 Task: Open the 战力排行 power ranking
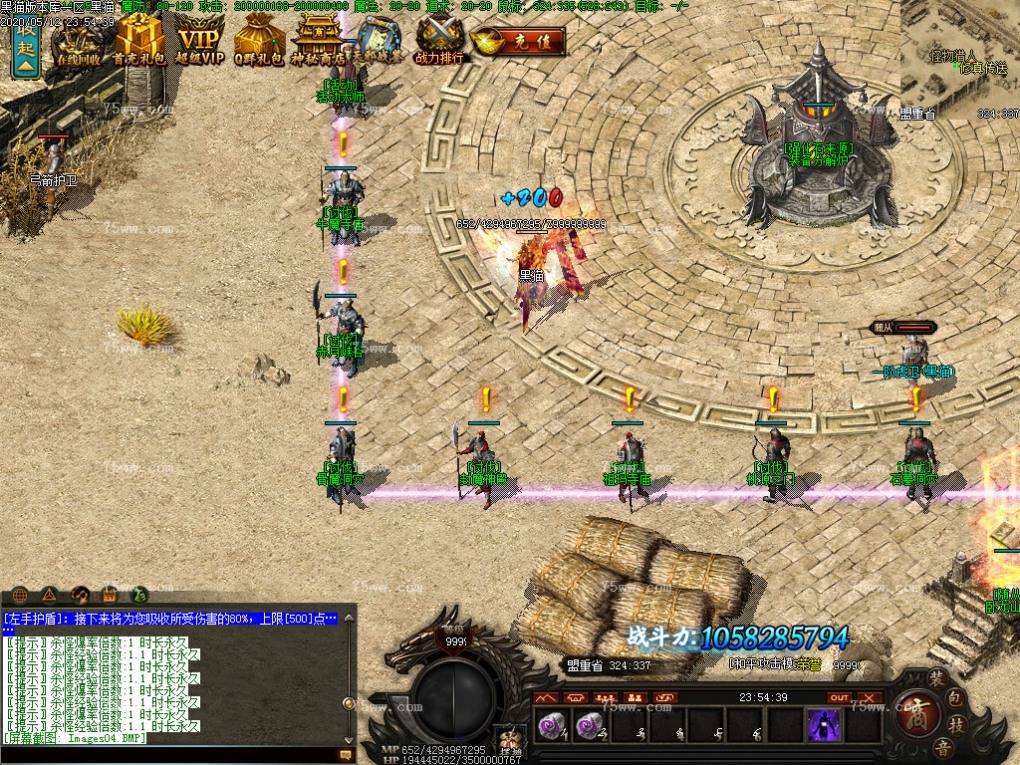click(440, 42)
